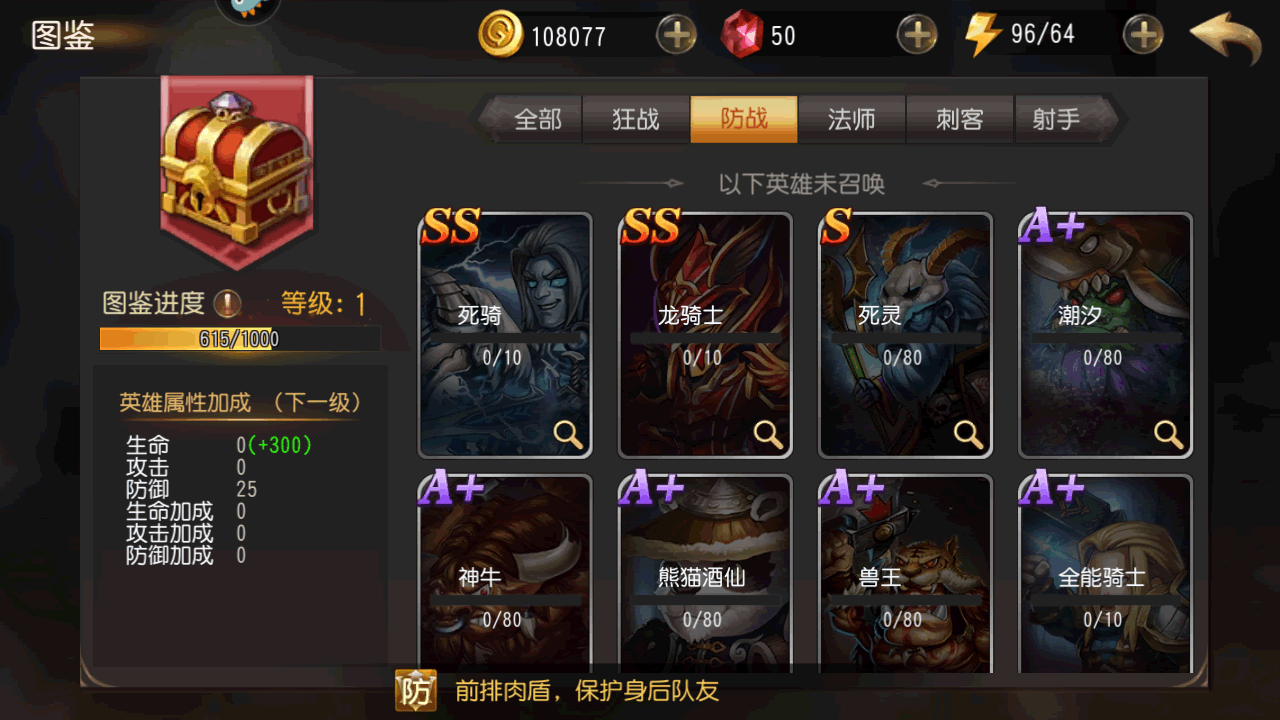View 潮汐 details via magnifier icon
The height and width of the screenshot is (720, 1280).
(1168, 433)
